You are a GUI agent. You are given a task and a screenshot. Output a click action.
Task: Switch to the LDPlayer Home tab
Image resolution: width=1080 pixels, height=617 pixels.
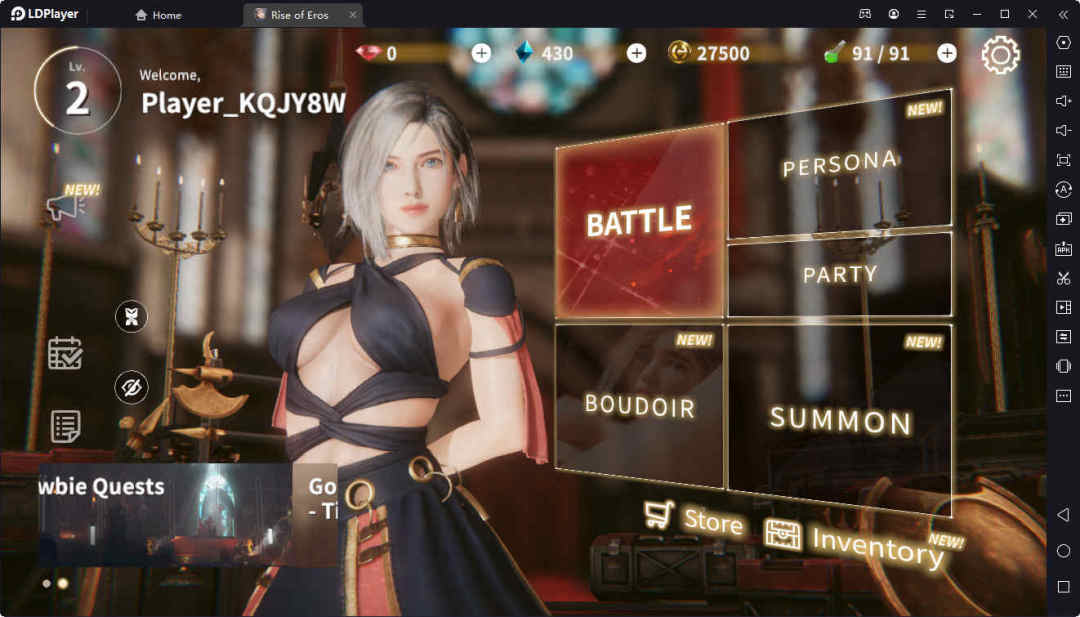tap(158, 15)
